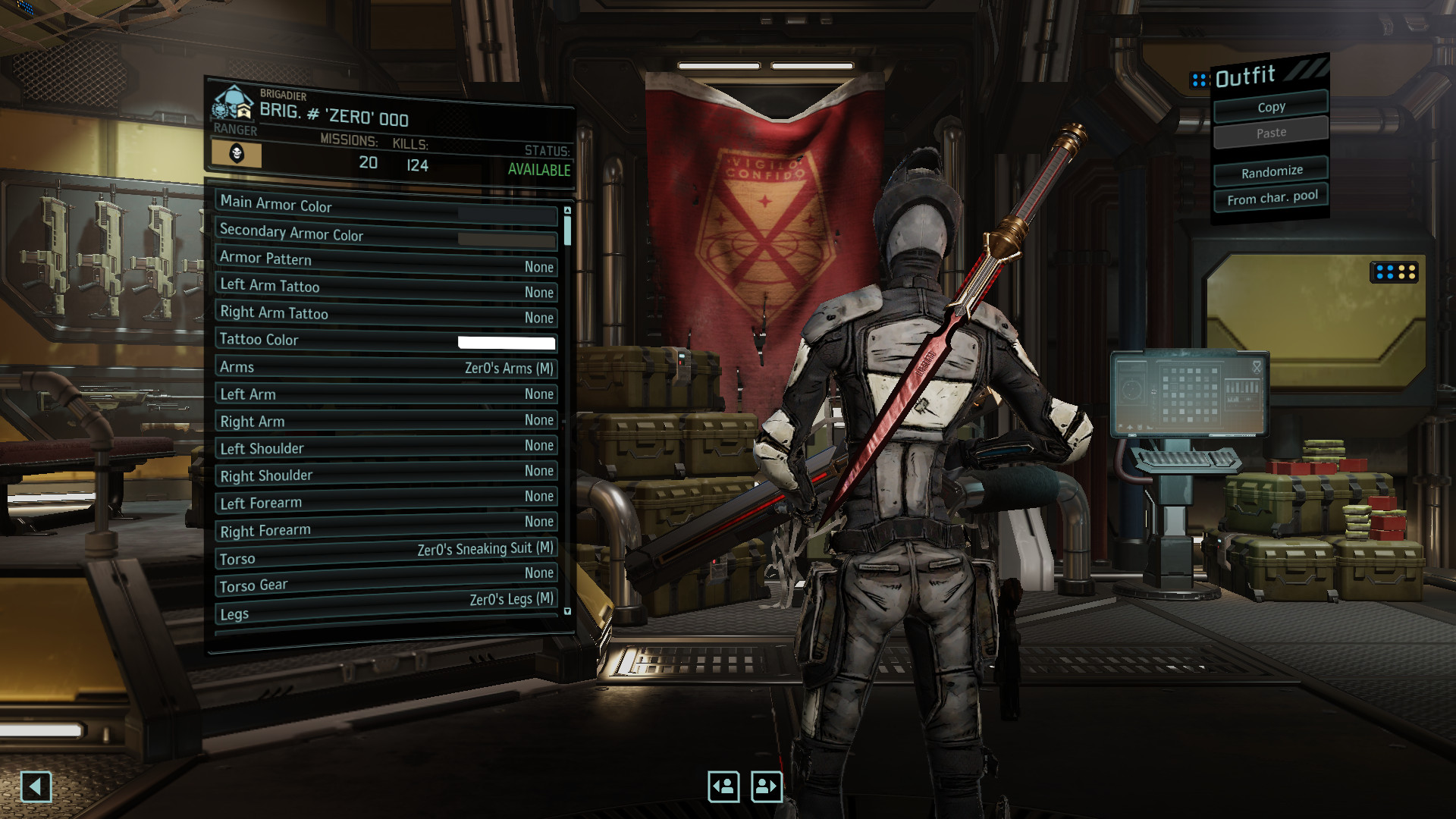Copy the current outfit

click(1271, 107)
